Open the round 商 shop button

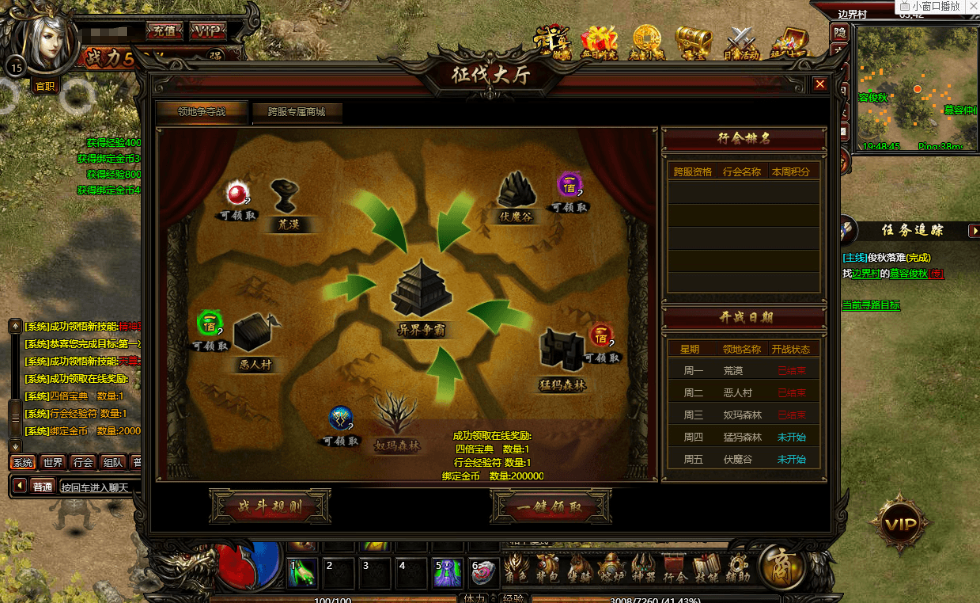tap(780, 567)
